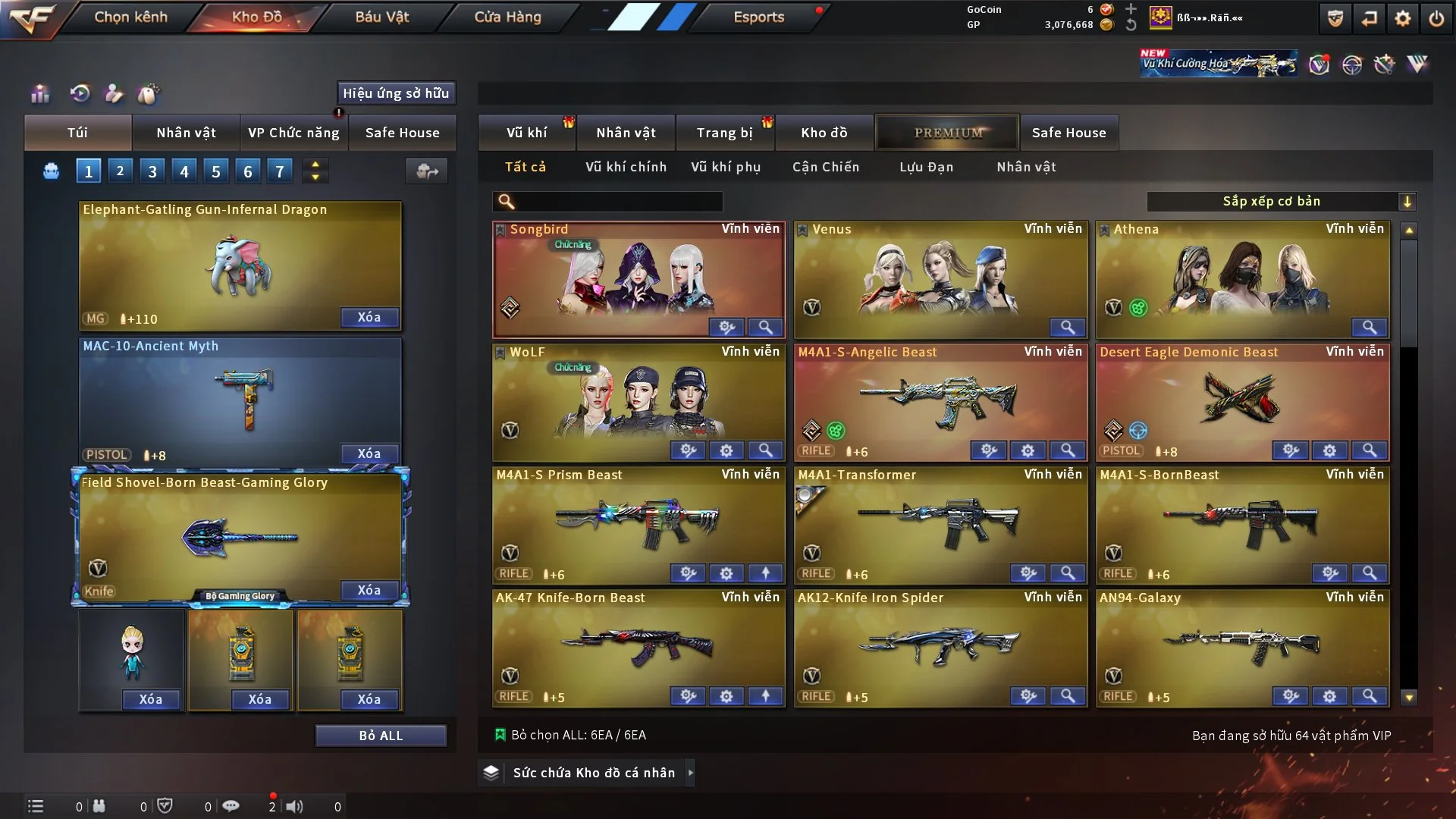Select the VP Chức năng tab
The width and height of the screenshot is (1456, 819).
tap(293, 133)
